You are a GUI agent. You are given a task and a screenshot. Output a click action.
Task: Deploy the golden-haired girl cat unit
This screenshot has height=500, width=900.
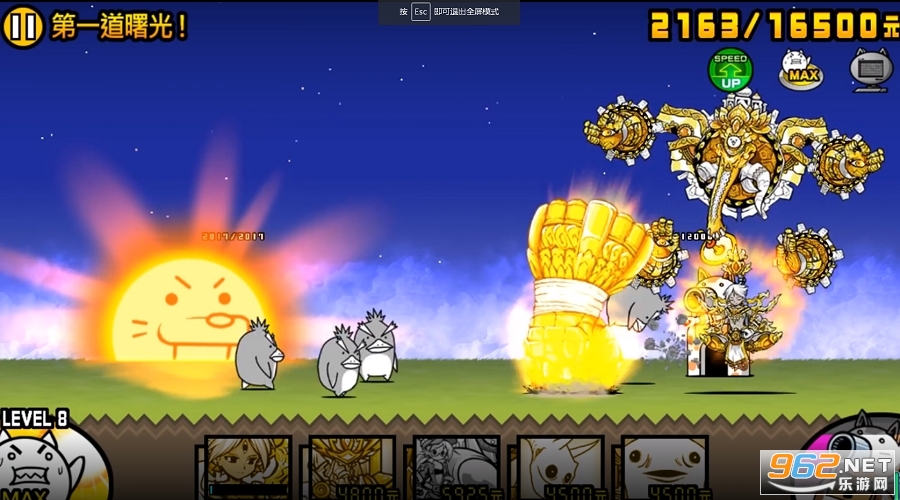tap(248, 467)
